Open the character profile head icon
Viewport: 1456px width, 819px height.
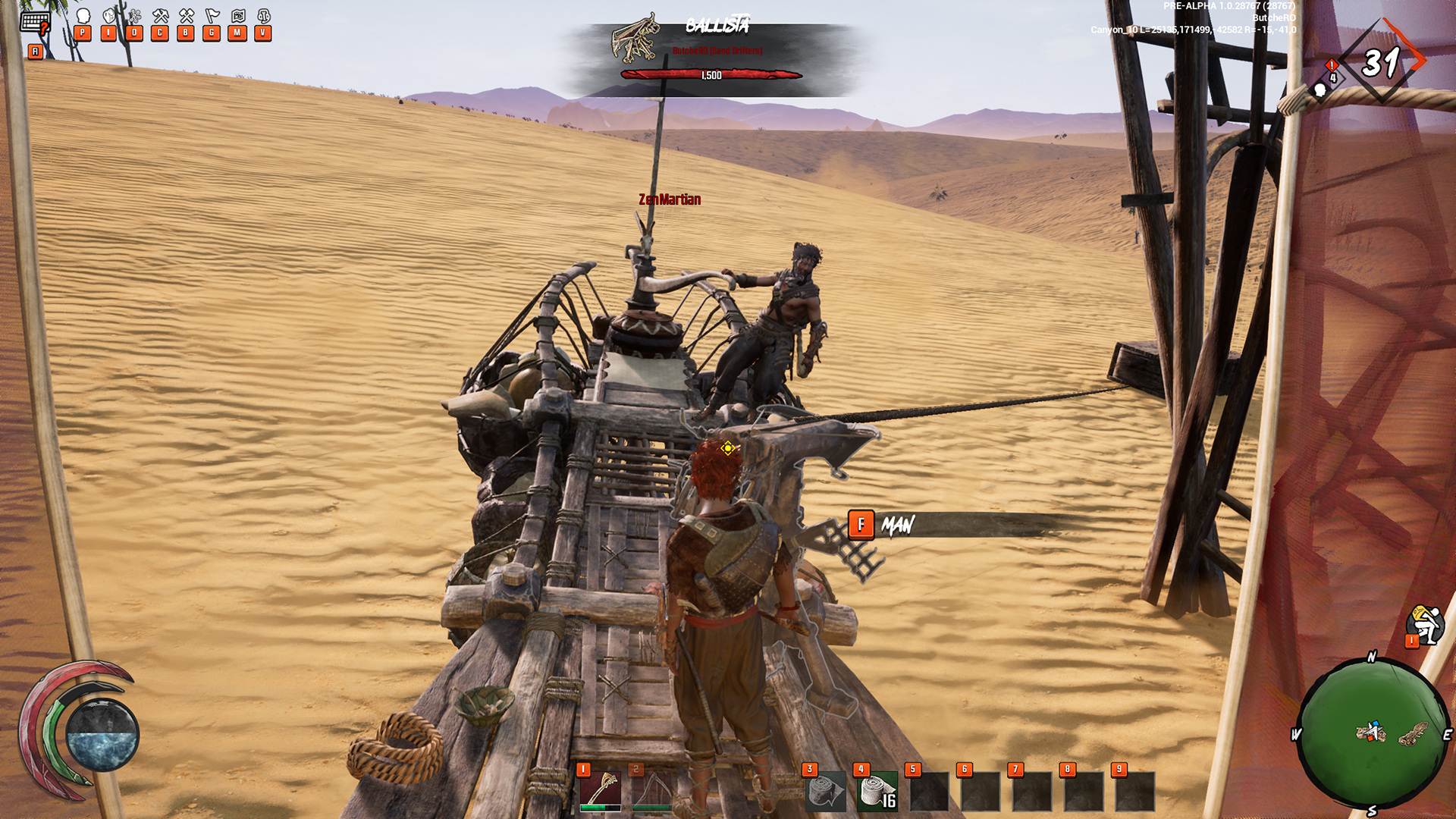click(83, 17)
